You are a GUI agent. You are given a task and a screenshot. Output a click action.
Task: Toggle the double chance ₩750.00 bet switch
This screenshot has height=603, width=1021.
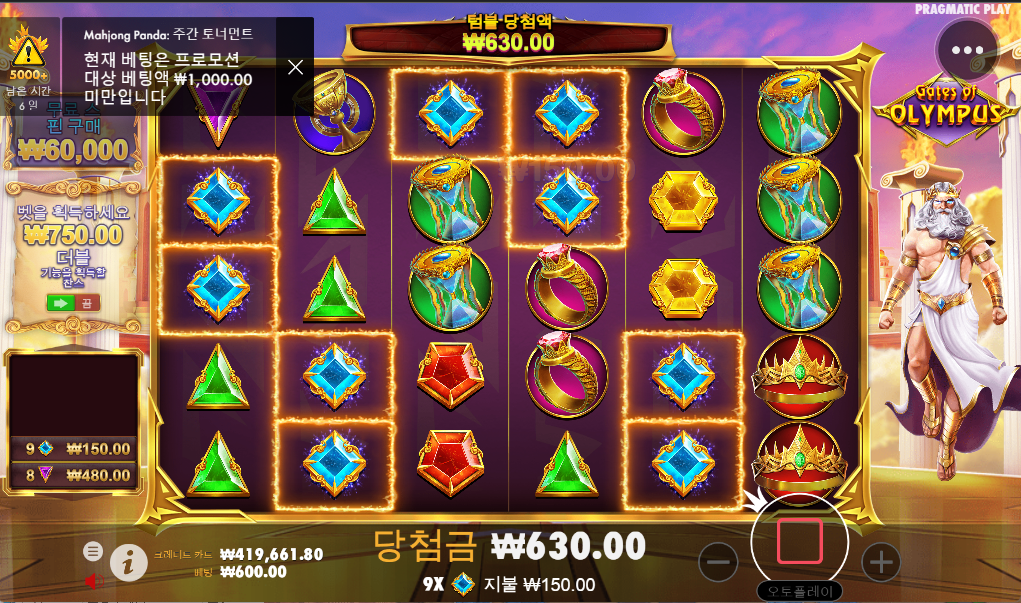pos(73,302)
